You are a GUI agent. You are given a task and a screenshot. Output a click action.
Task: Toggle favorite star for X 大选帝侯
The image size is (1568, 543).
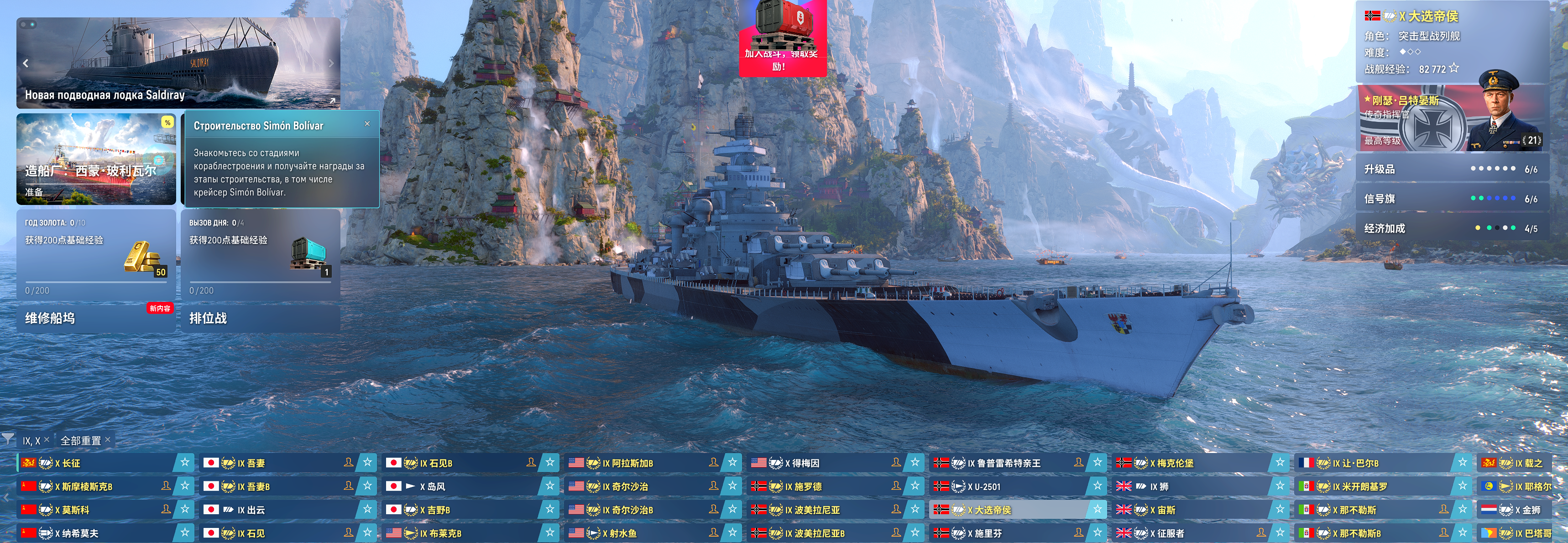(1098, 510)
